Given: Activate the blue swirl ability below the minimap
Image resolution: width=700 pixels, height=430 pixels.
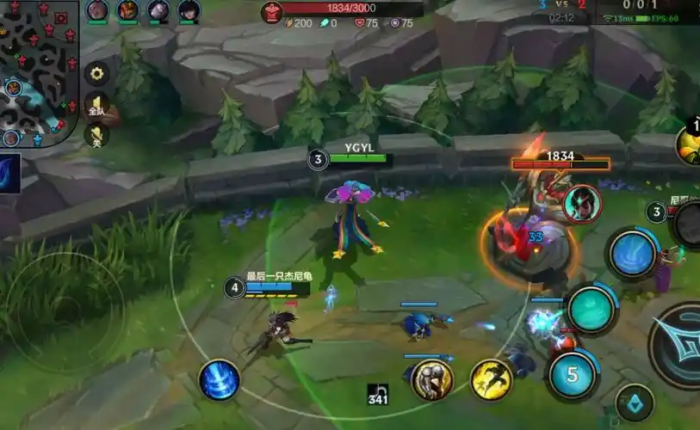Looking at the screenshot, I should tap(10, 172).
